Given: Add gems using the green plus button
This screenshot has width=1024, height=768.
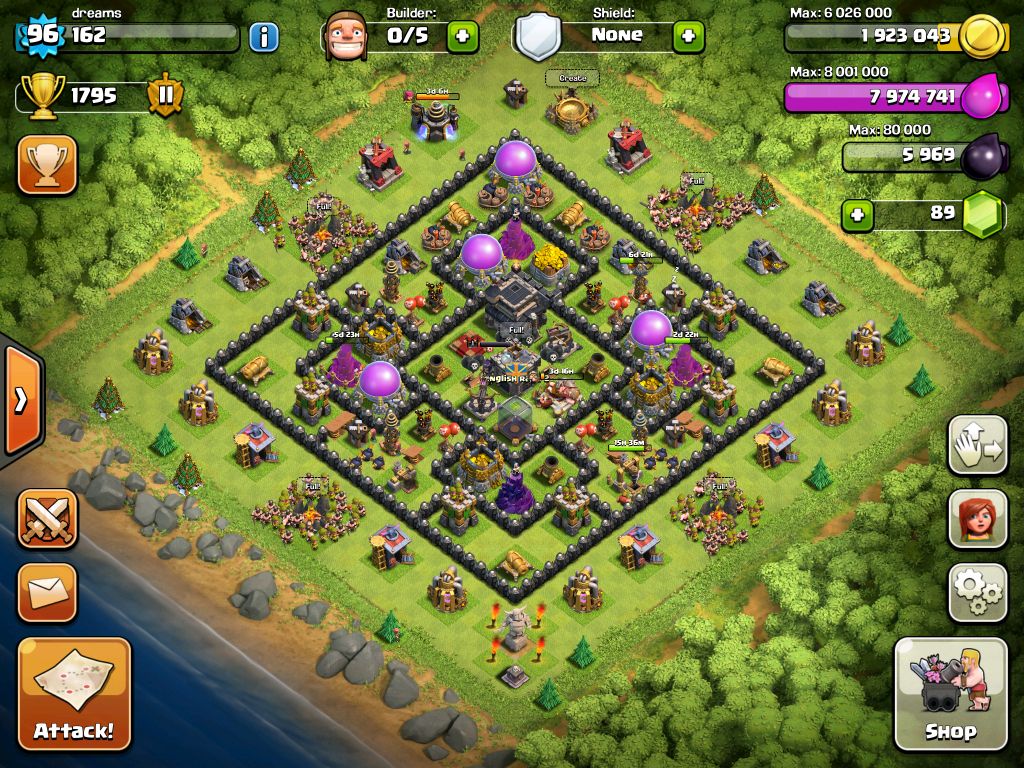Looking at the screenshot, I should coord(856,214).
